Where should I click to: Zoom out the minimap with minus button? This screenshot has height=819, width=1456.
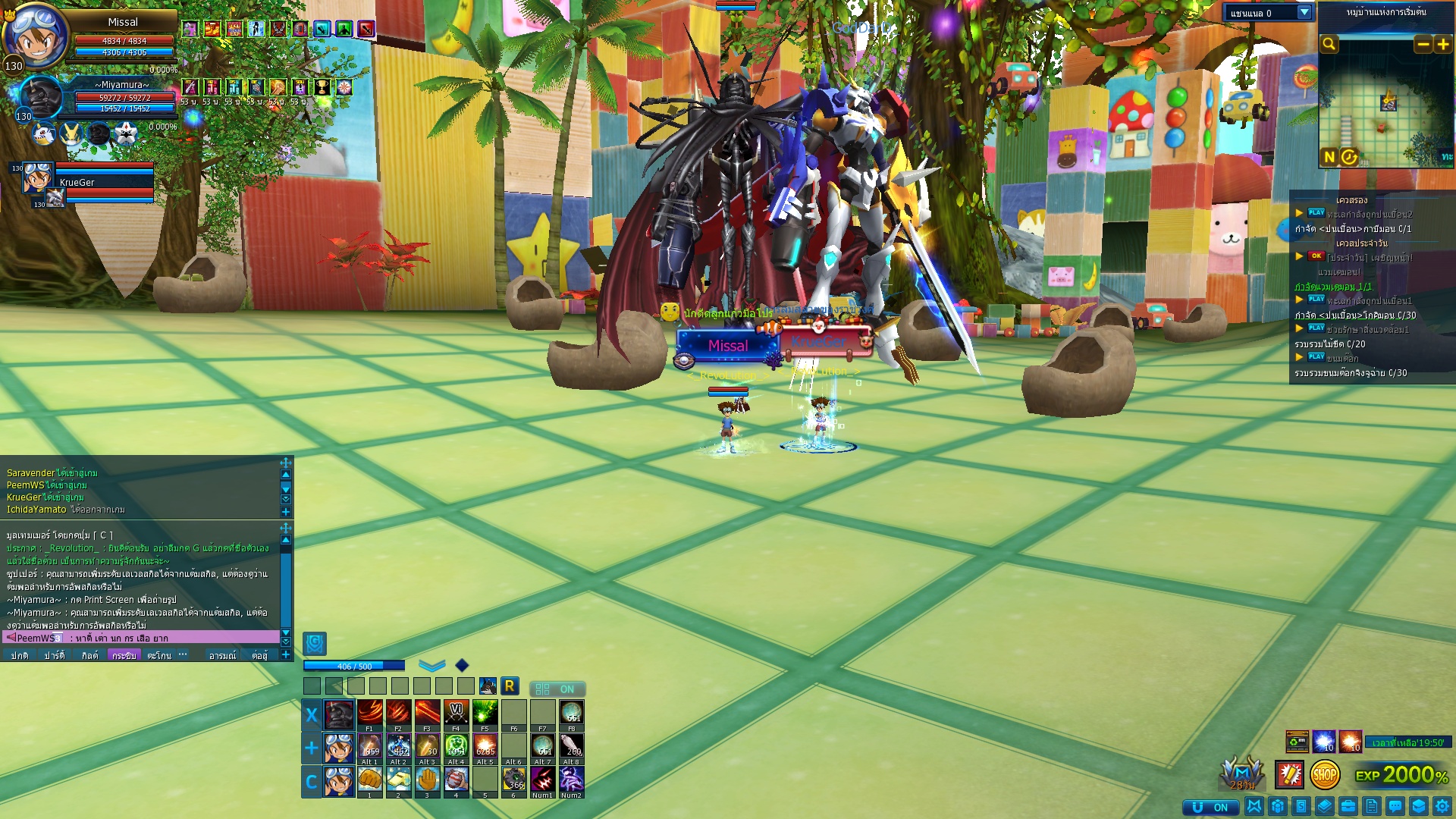[x=1423, y=45]
